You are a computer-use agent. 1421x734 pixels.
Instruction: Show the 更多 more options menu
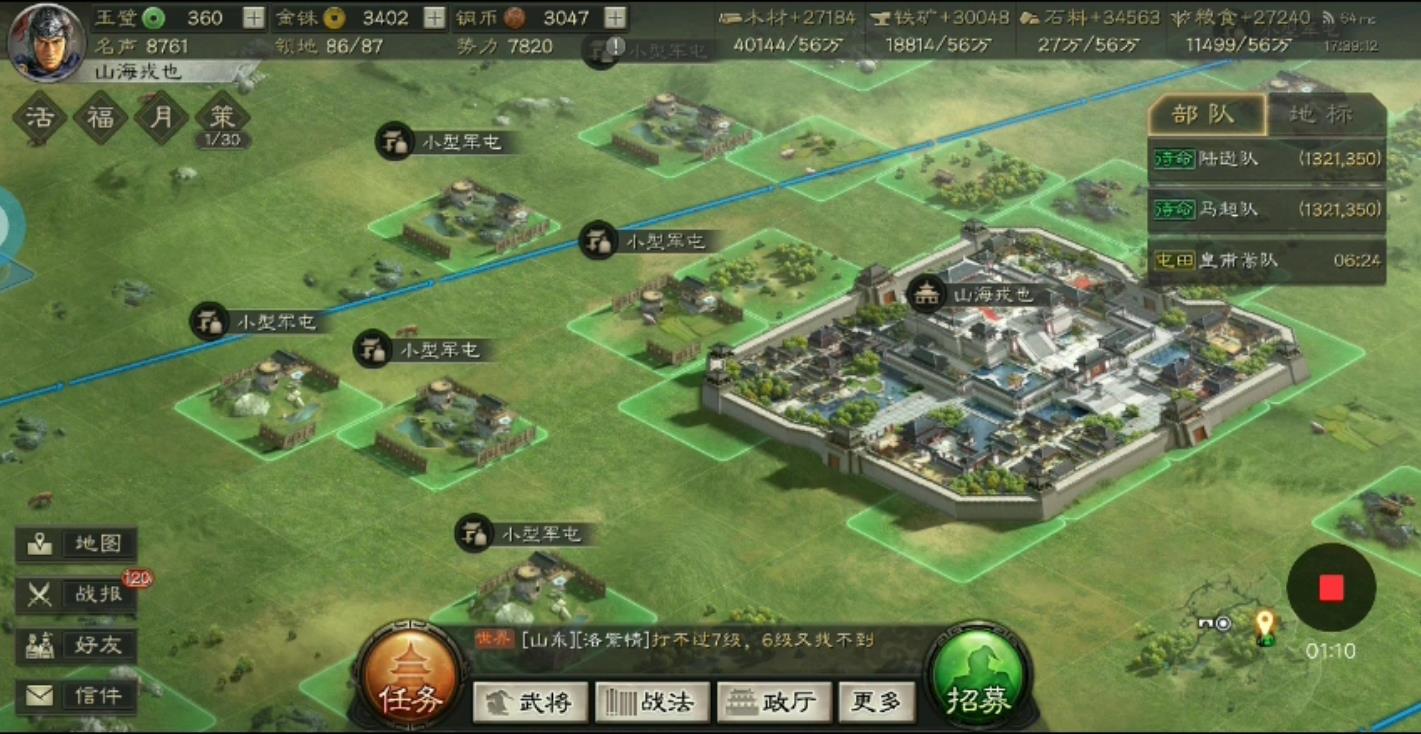click(x=876, y=702)
